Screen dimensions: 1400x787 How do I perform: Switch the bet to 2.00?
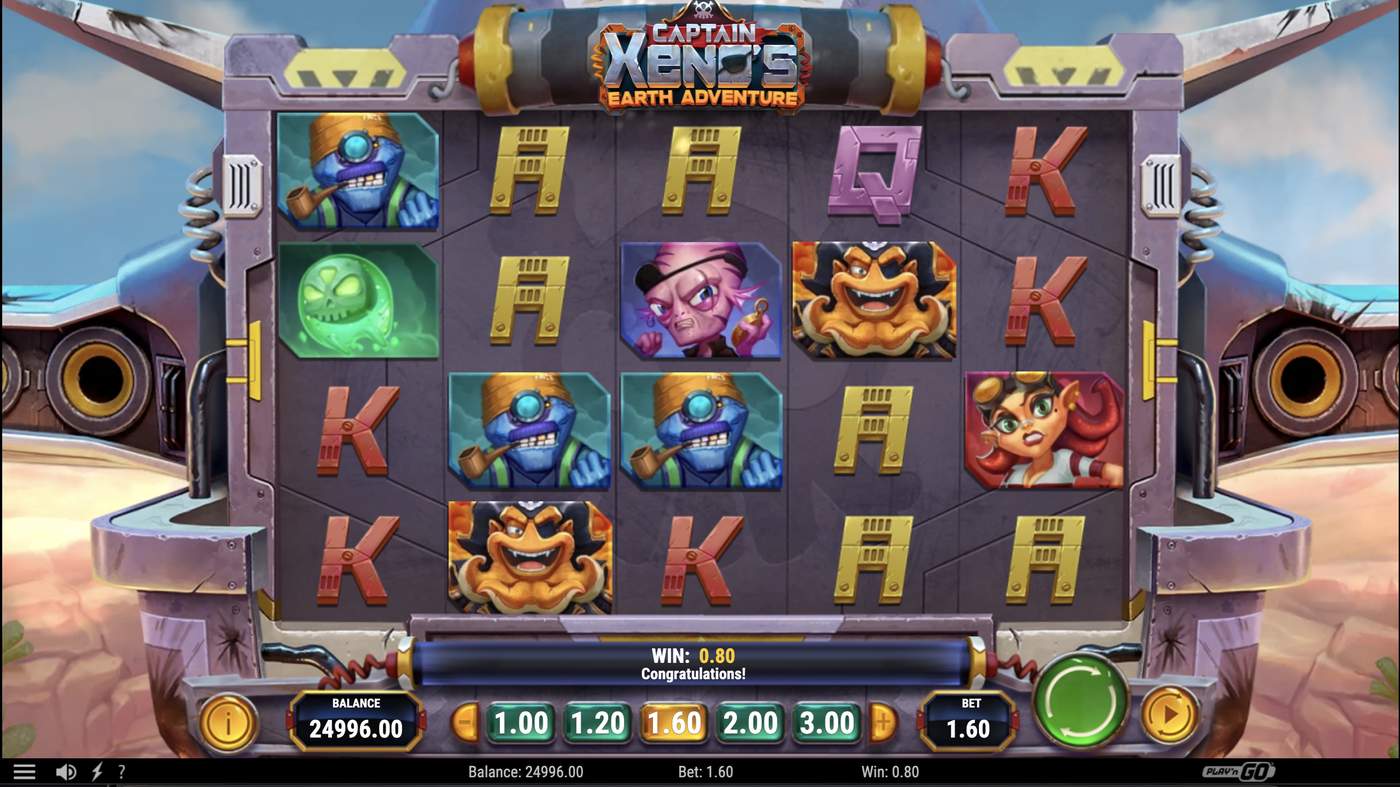pyautogui.click(x=750, y=721)
